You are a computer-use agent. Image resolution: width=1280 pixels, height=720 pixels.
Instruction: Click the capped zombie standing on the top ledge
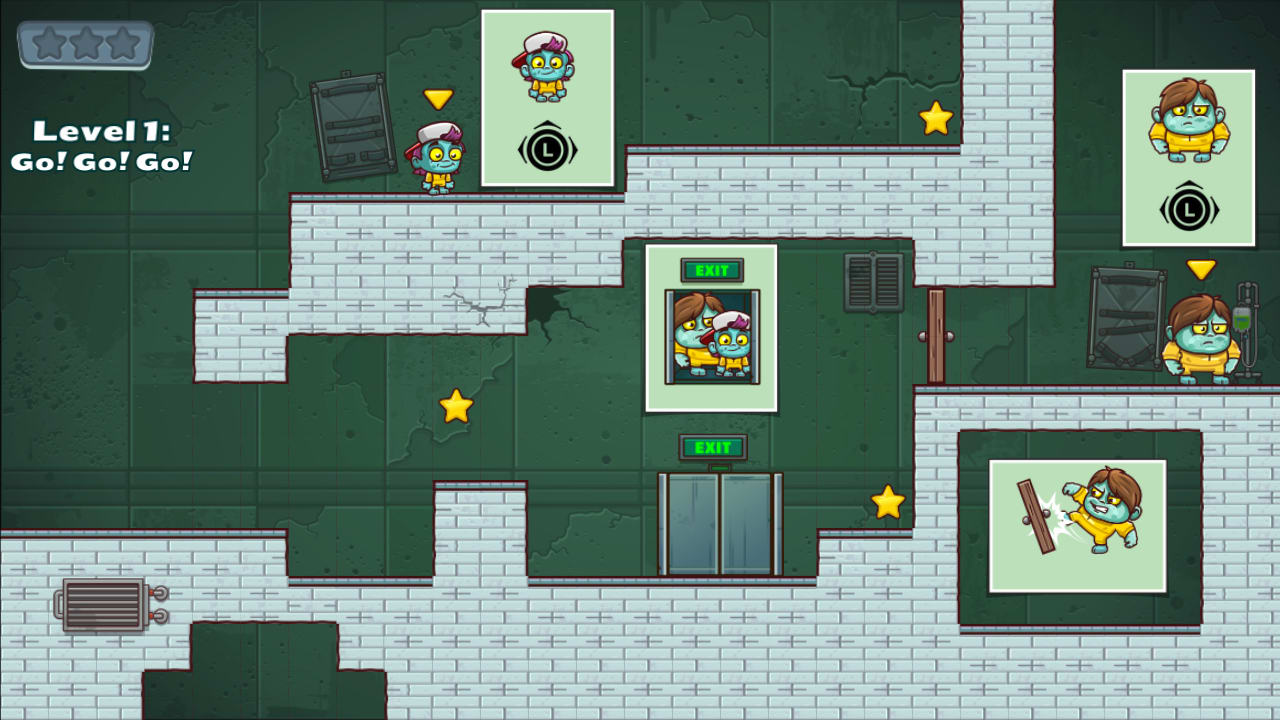[438, 160]
